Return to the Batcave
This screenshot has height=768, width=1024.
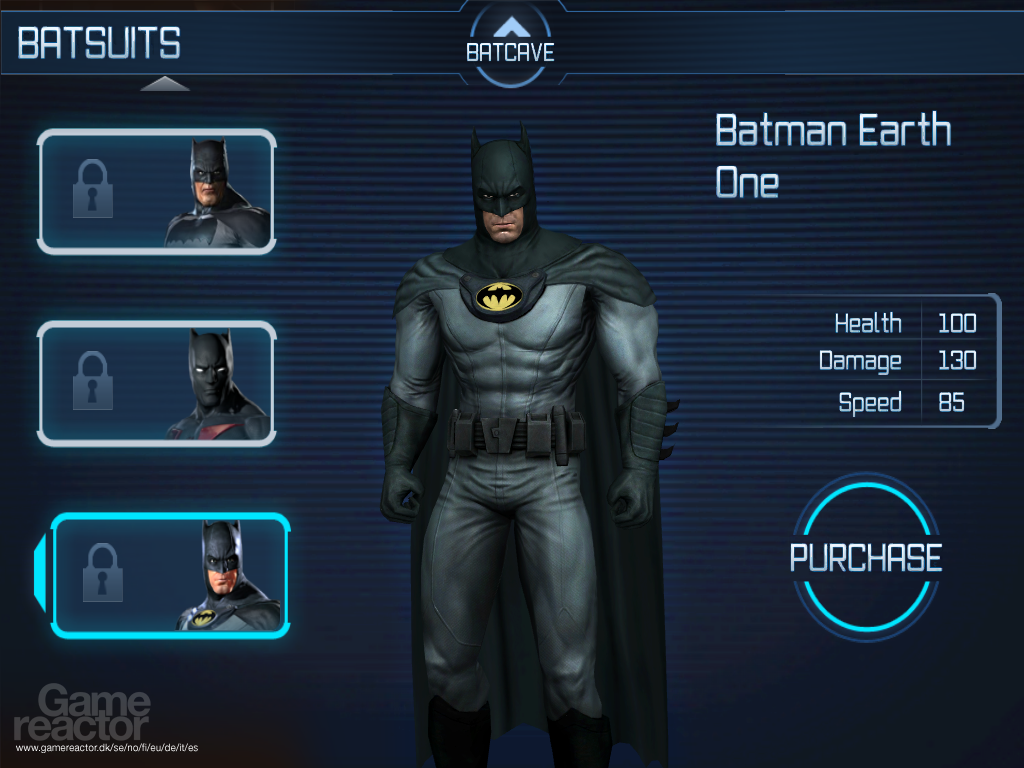[510, 43]
